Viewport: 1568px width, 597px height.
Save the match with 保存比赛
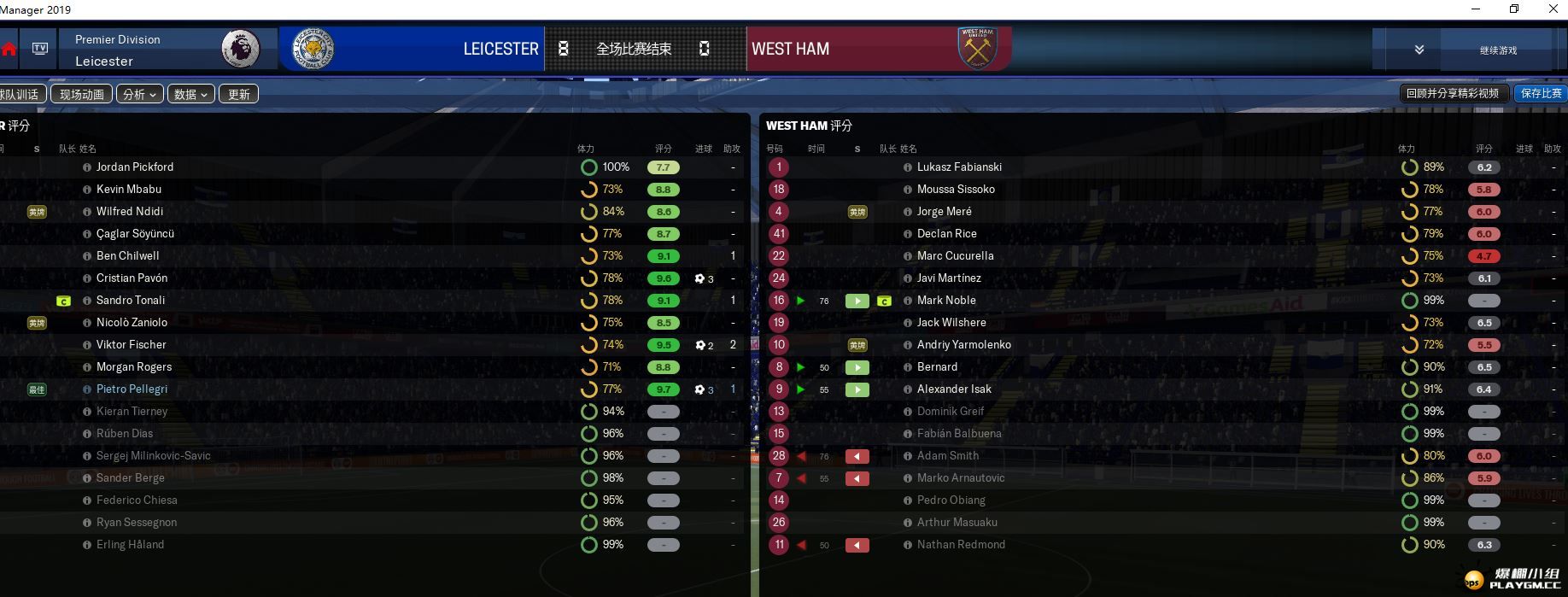click(1541, 93)
